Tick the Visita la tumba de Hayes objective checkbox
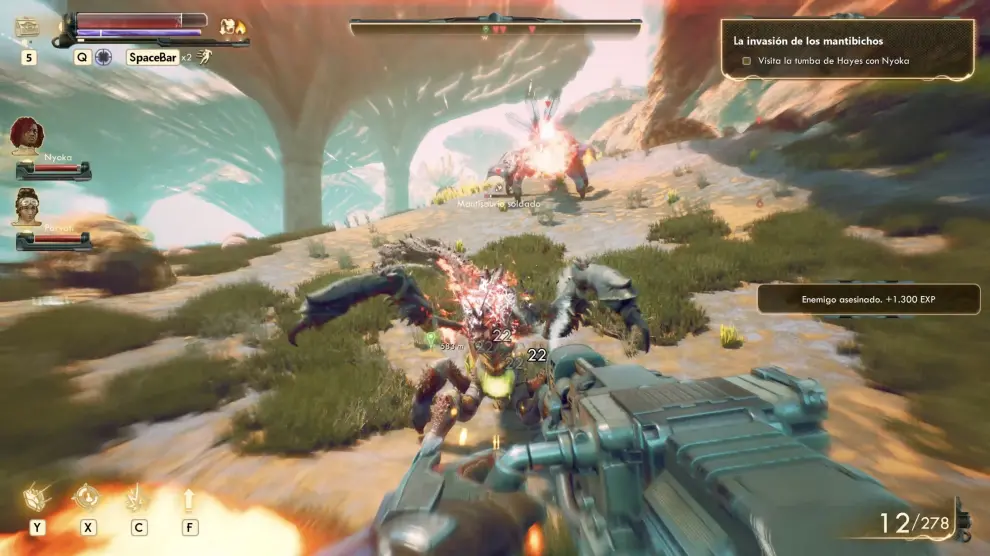The image size is (990, 556). [x=746, y=61]
